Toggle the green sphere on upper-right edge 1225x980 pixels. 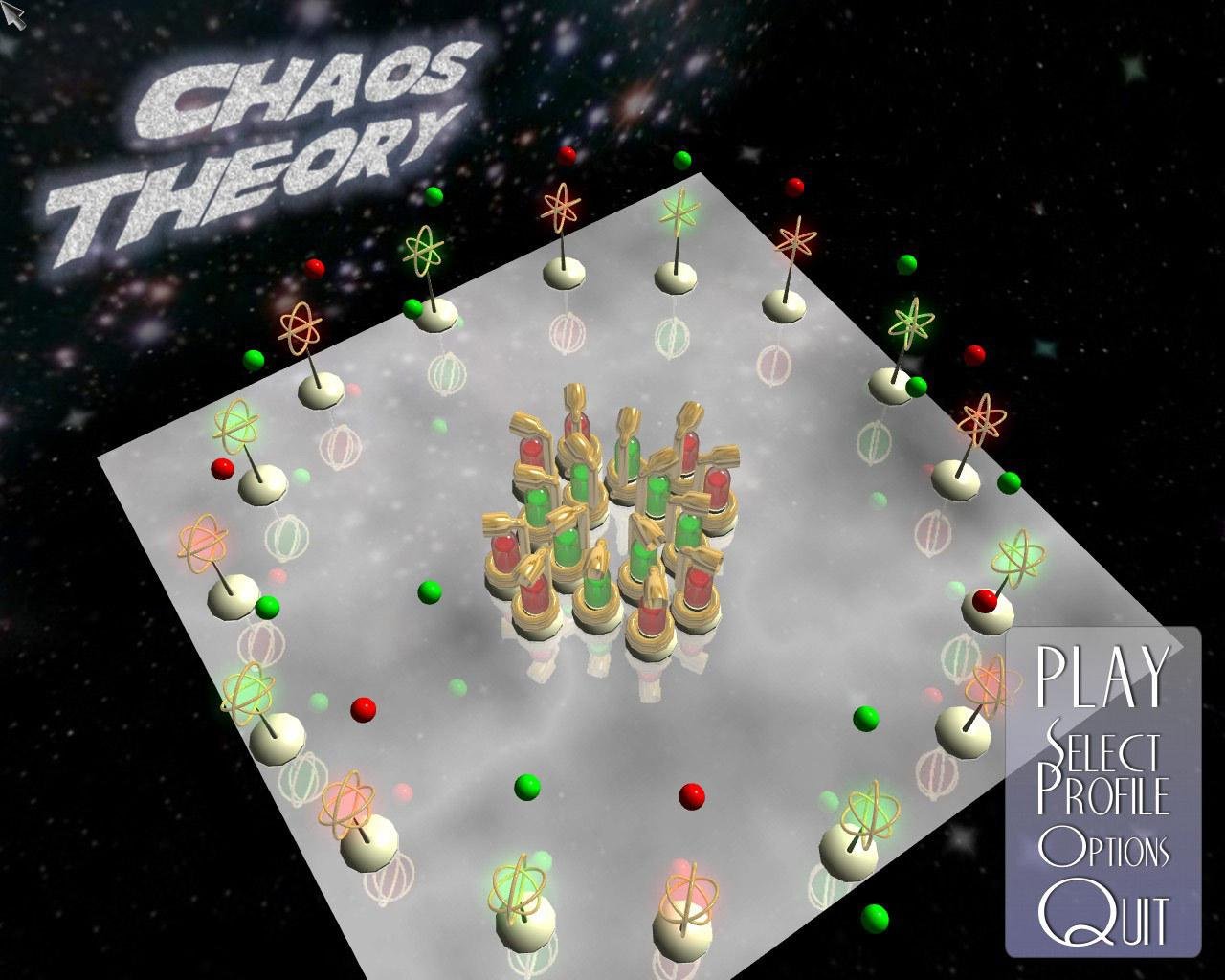point(907,263)
